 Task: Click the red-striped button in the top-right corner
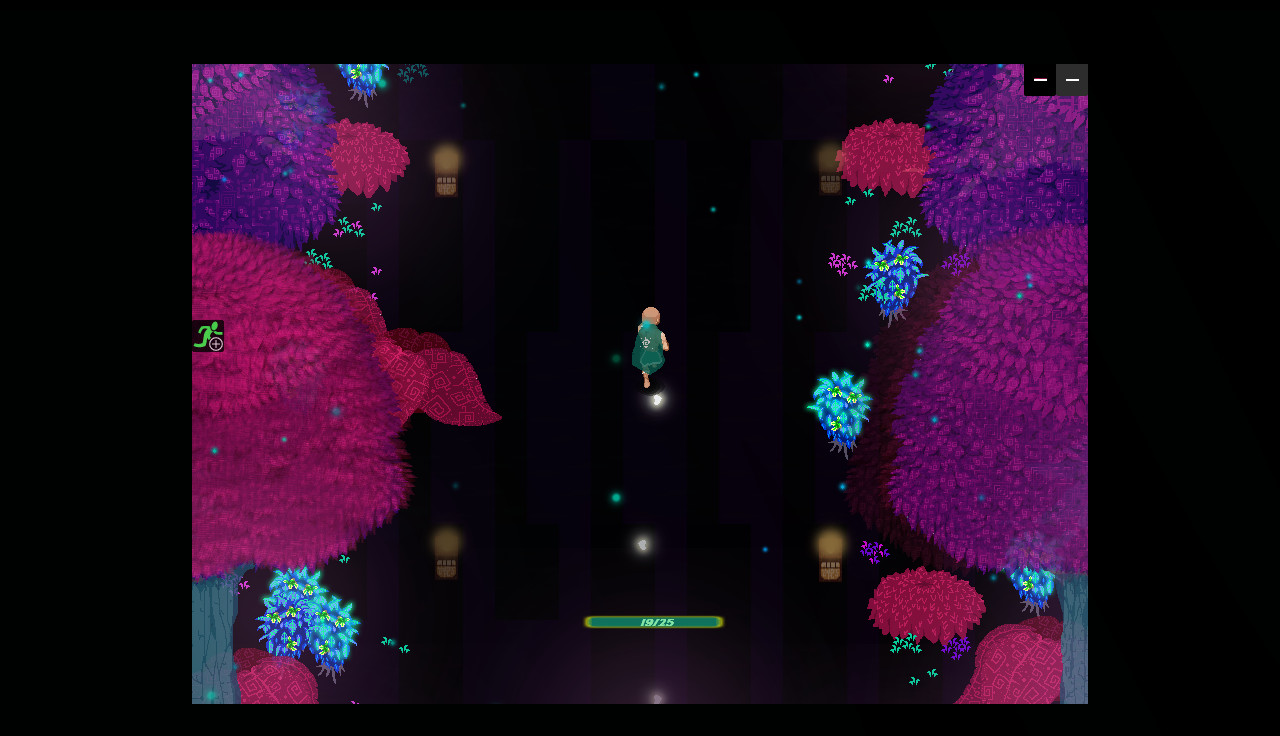1040,80
